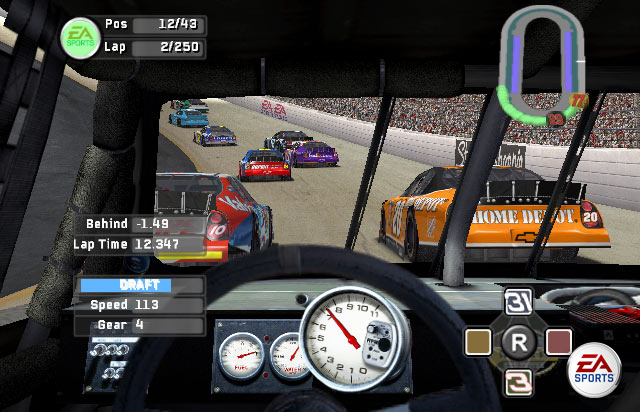Screen dimensions: 640x412
Task: Choose the tan square slot
Action: tap(480, 342)
